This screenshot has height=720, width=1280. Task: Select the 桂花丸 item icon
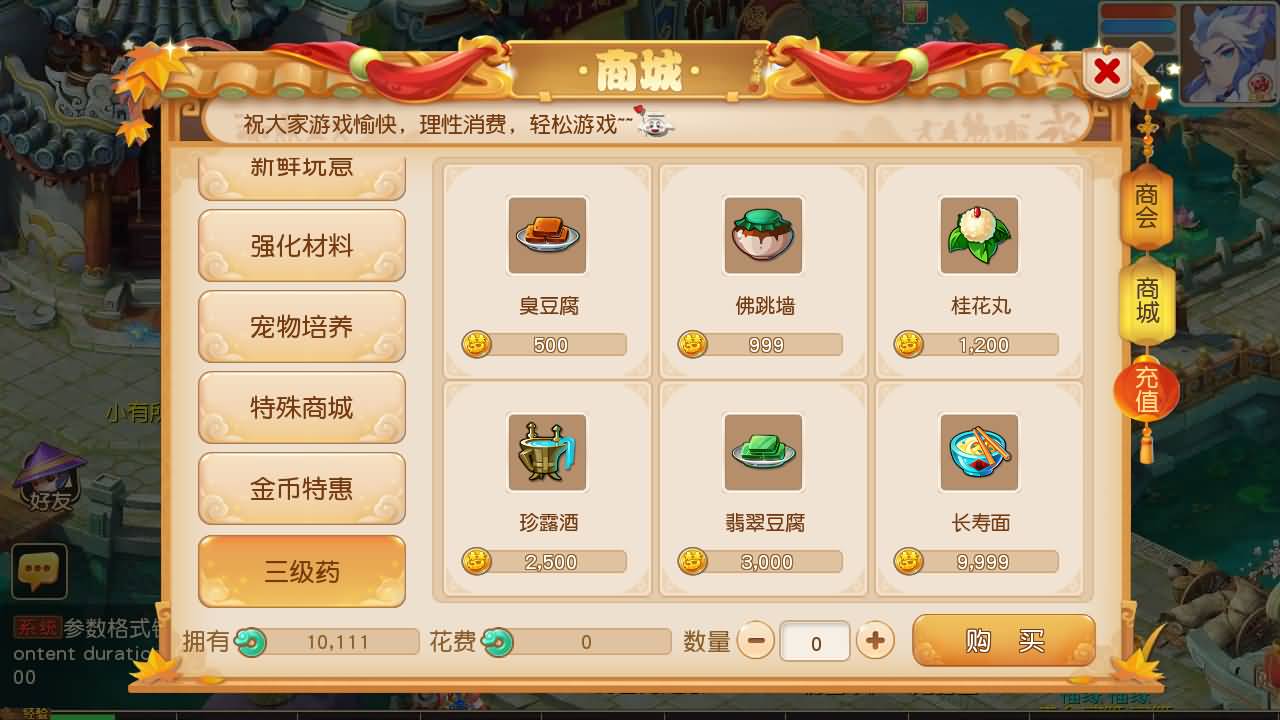click(979, 235)
